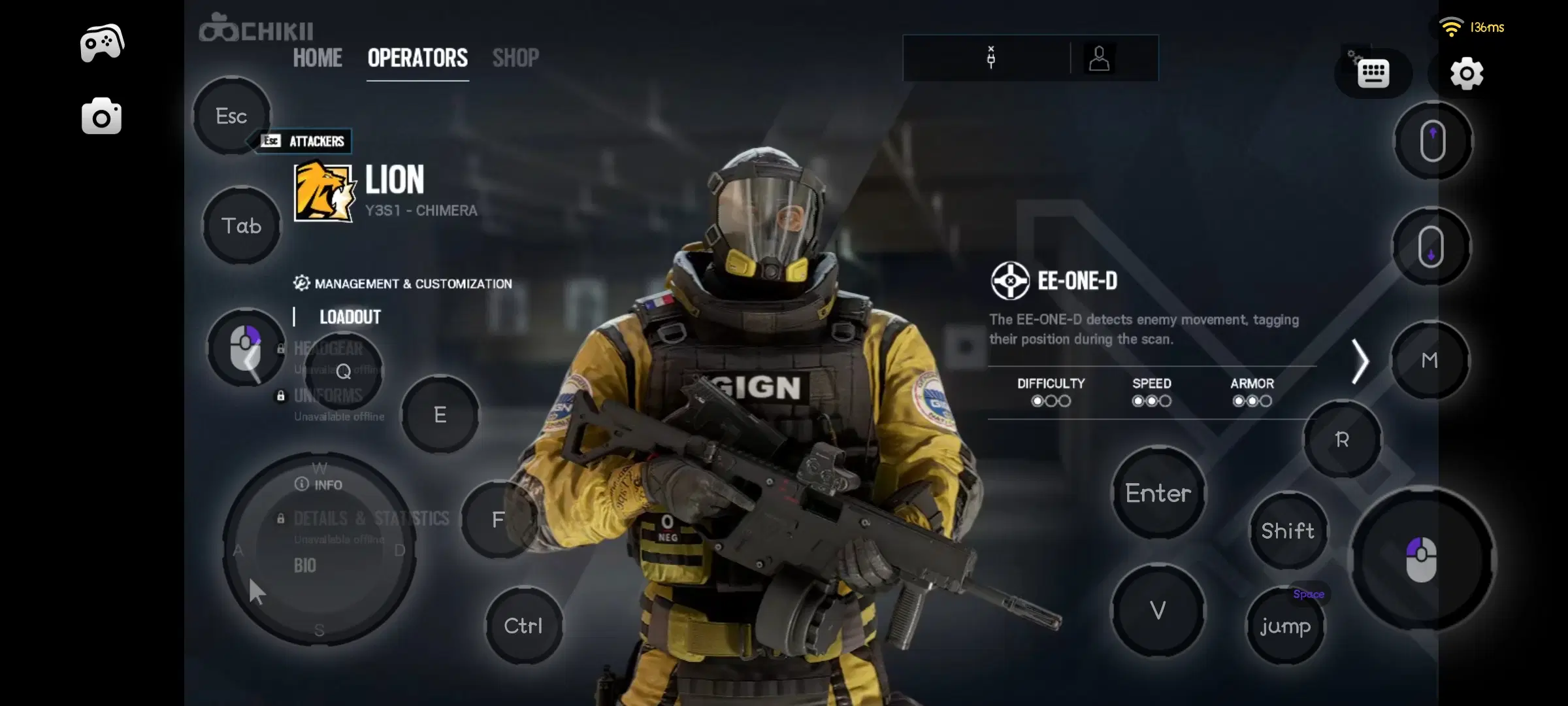The height and width of the screenshot is (706, 1568).
Task: Expand the next operator with the right chevron
Action: pyautogui.click(x=1362, y=360)
